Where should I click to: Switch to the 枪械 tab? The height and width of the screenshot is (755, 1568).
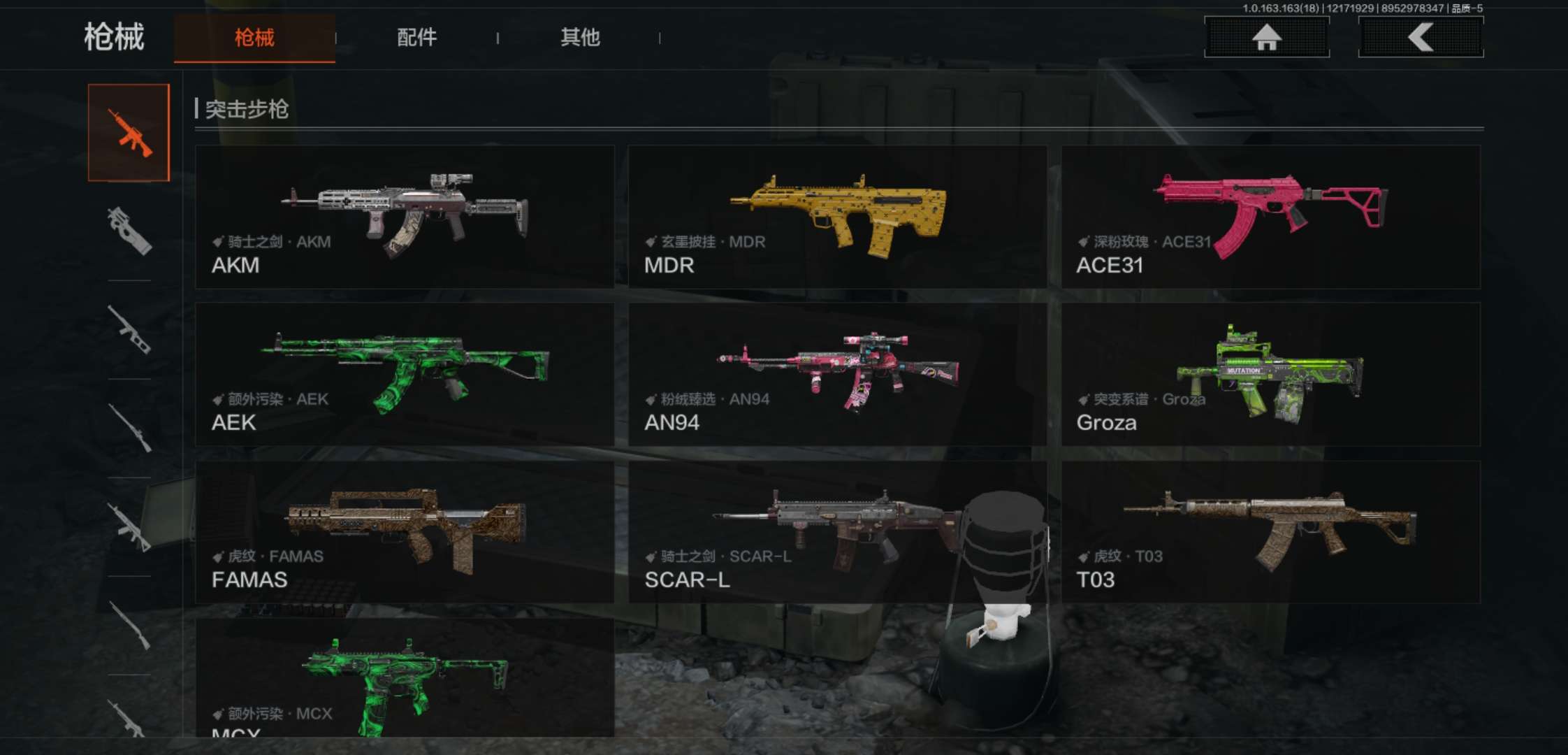point(254,38)
